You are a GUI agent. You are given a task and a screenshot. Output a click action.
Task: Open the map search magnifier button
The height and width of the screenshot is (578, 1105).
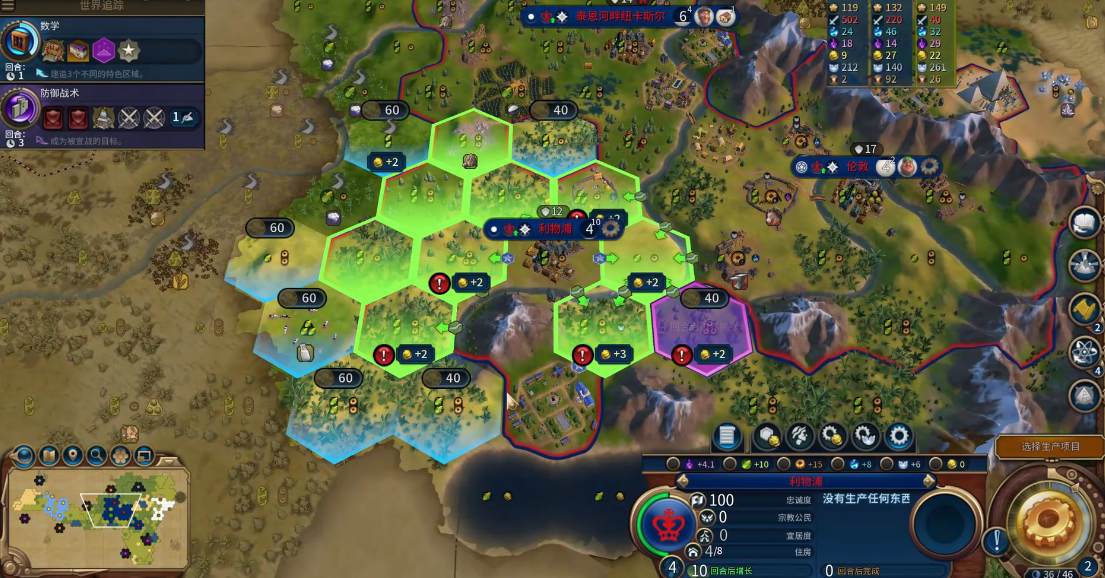(97, 456)
